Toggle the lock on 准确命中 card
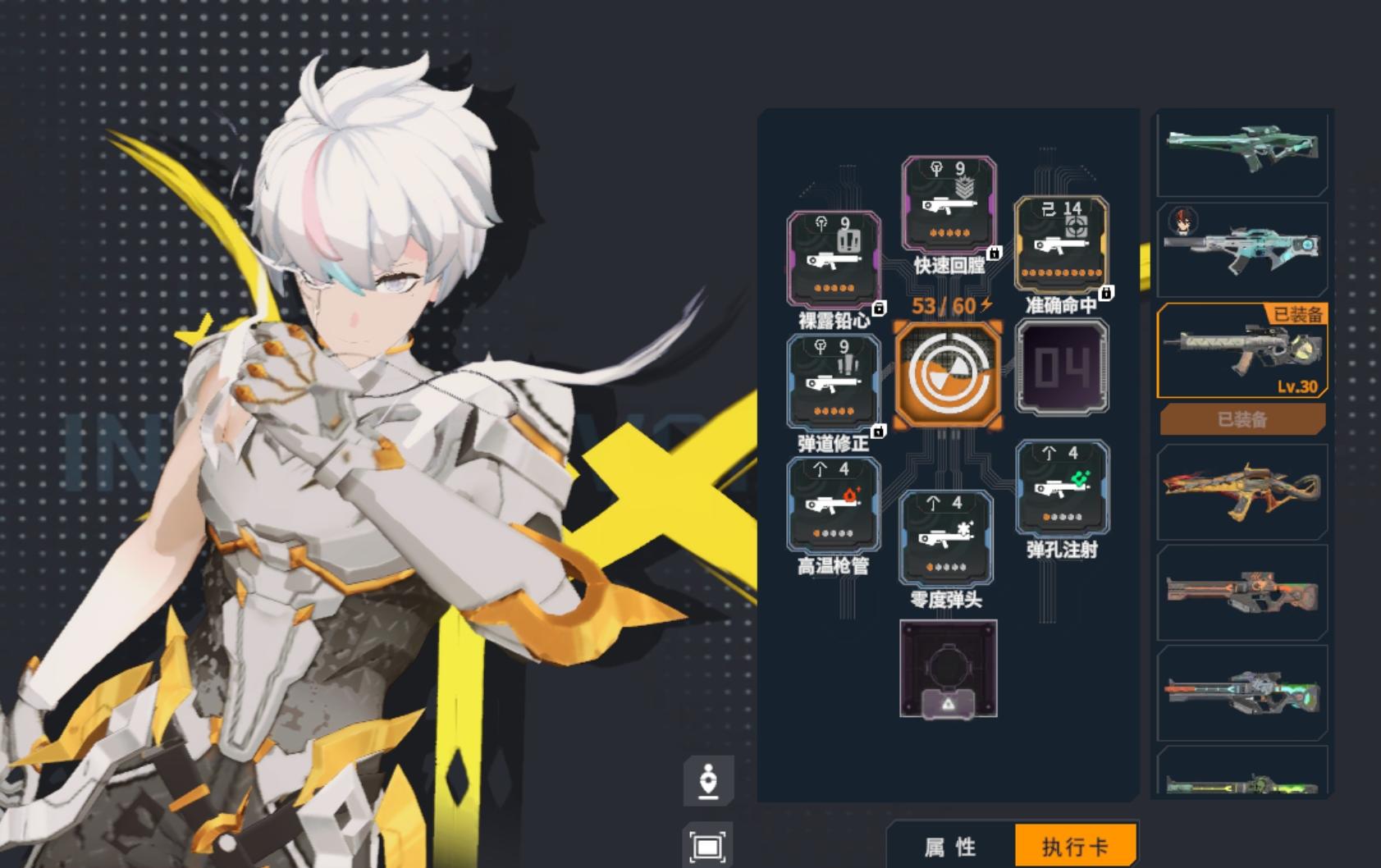Image resolution: width=1381 pixels, height=868 pixels. [1109, 292]
